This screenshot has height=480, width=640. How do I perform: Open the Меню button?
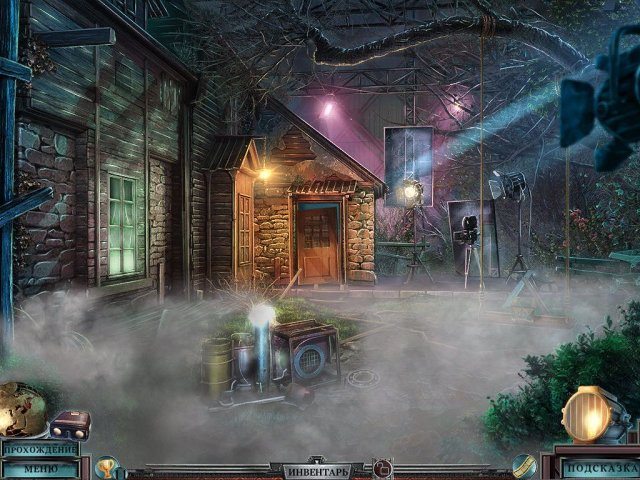coord(40,468)
